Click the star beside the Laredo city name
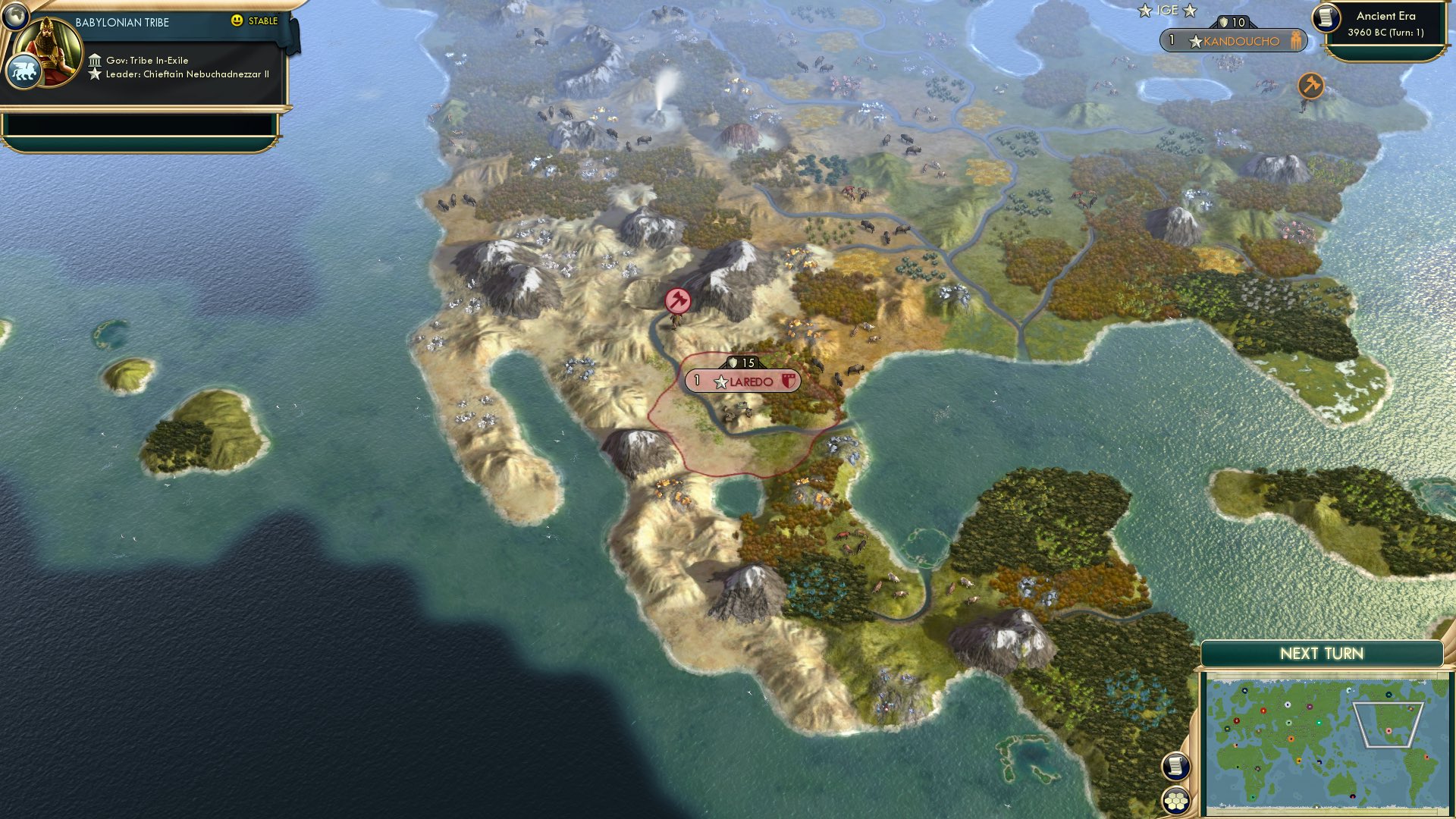This screenshot has height=819, width=1456. (720, 381)
